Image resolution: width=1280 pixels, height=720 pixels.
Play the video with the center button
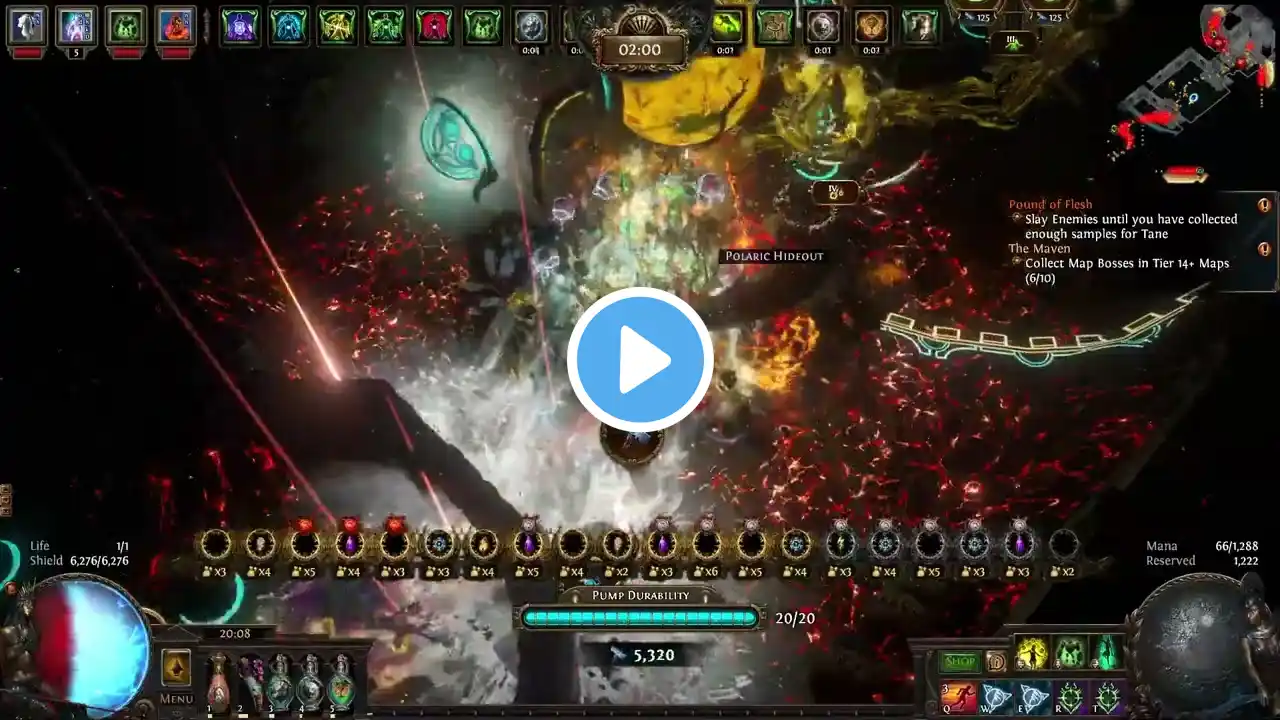(x=640, y=360)
